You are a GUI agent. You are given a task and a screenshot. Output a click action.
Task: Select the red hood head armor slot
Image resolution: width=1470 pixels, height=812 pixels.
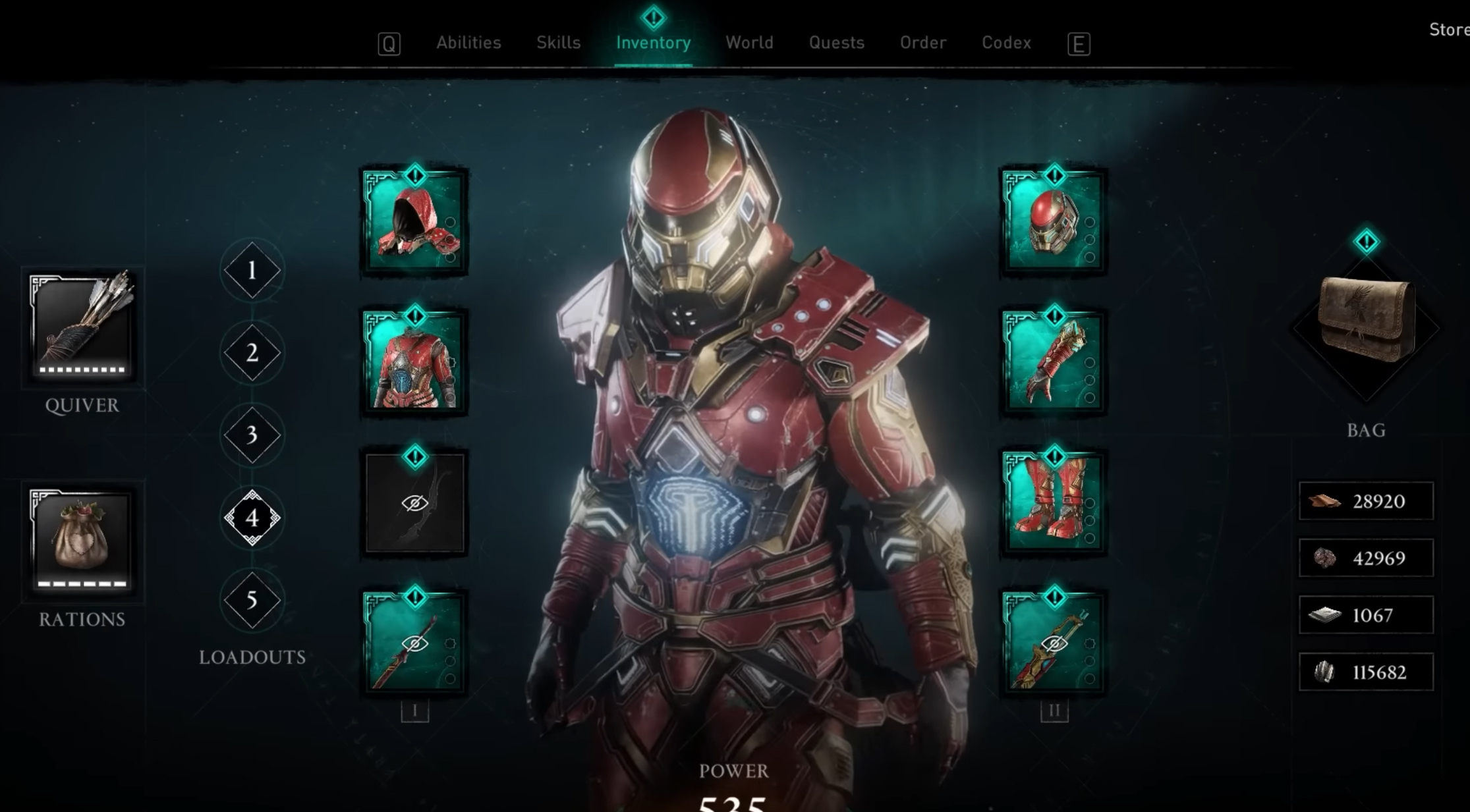coord(413,223)
